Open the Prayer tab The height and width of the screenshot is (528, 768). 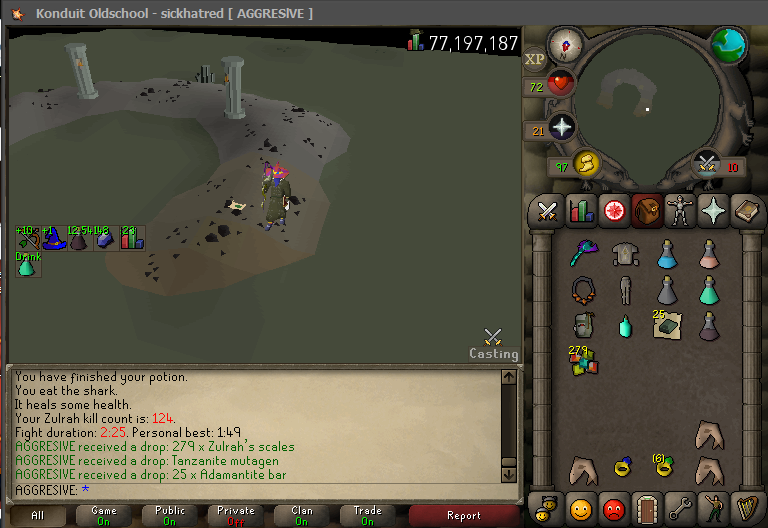[713, 211]
